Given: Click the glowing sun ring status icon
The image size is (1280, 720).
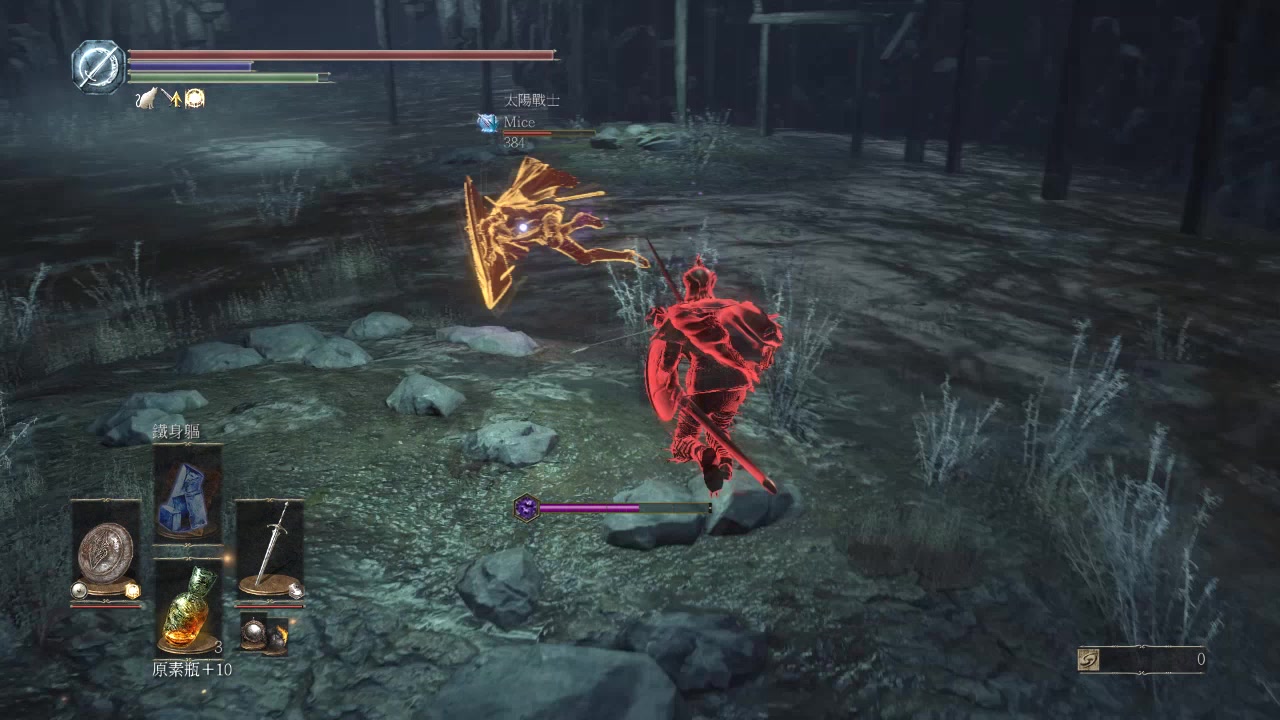Looking at the screenshot, I should (x=194, y=98).
